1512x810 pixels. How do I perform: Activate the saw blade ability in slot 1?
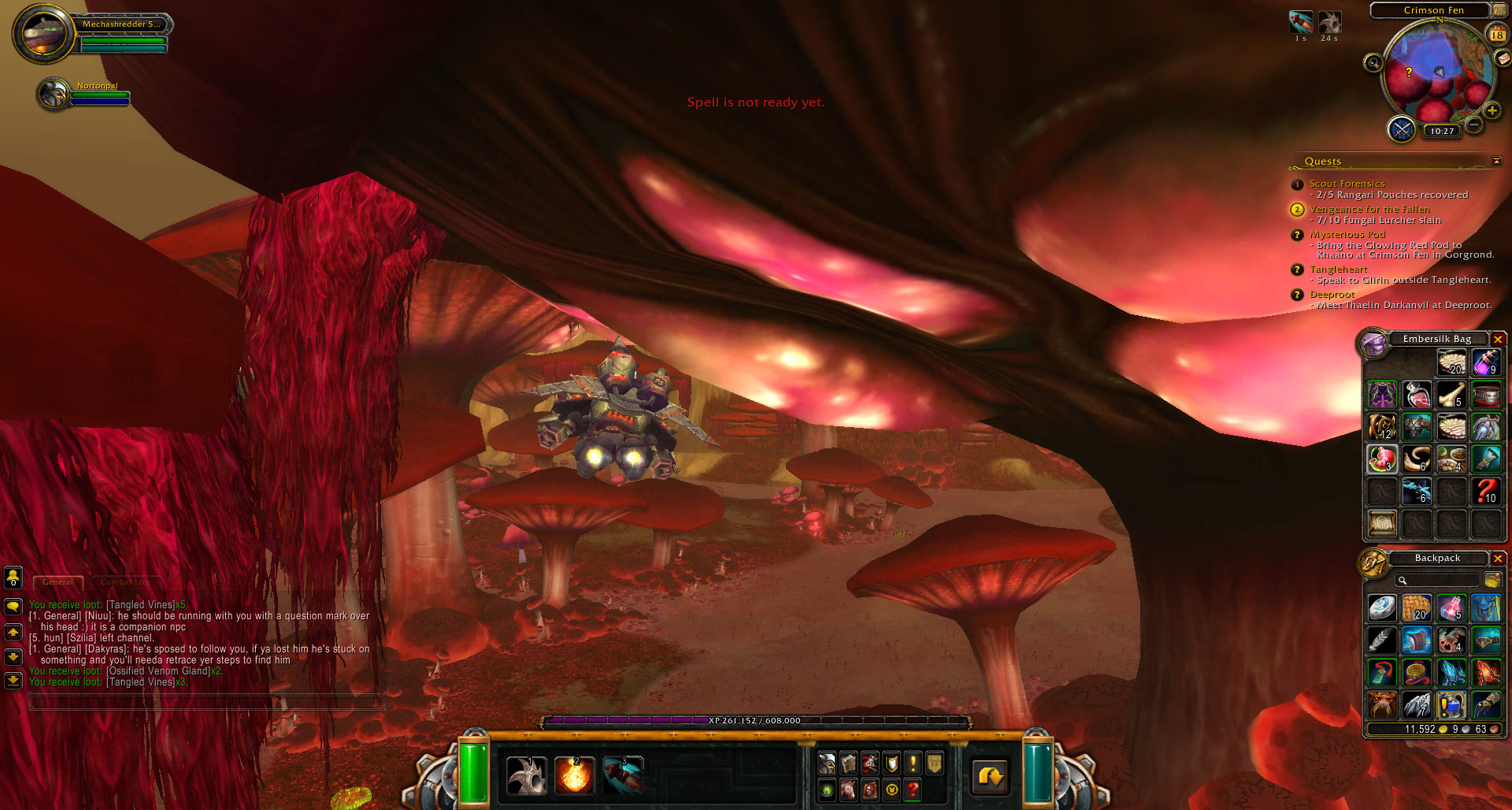(526, 775)
